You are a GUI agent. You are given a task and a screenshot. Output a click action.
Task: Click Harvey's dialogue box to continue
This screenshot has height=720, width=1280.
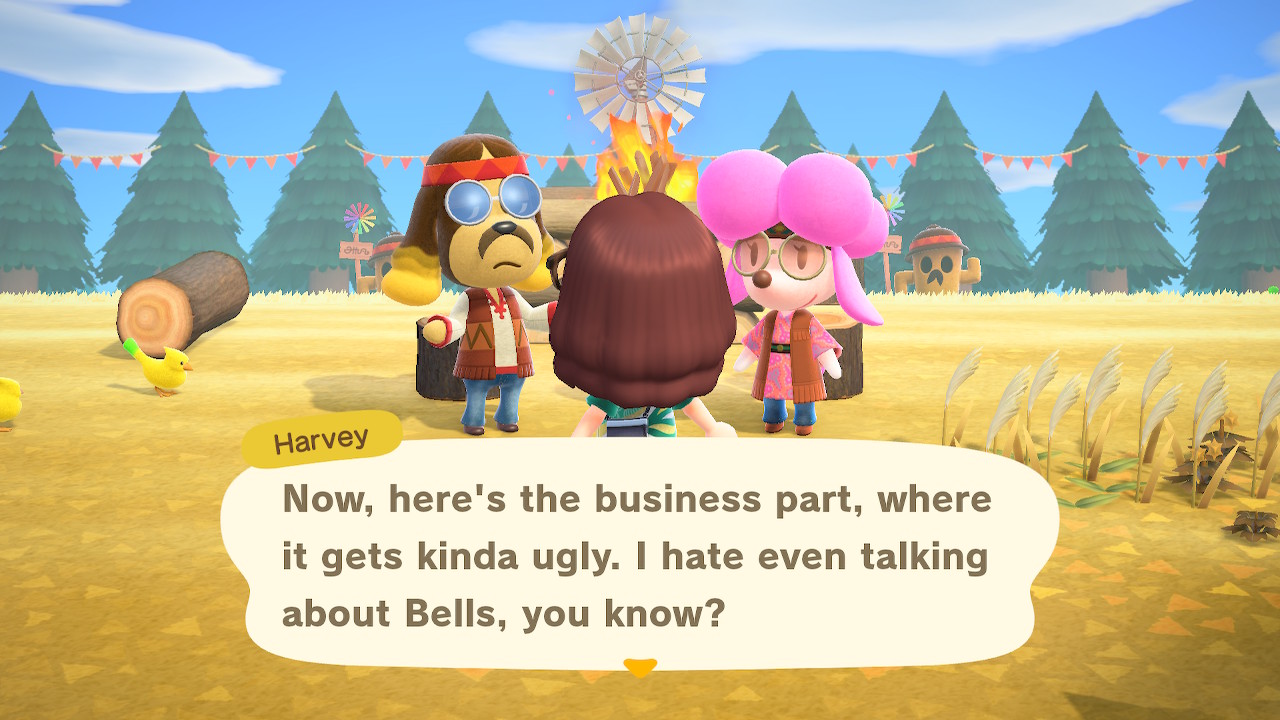[x=638, y=555]
